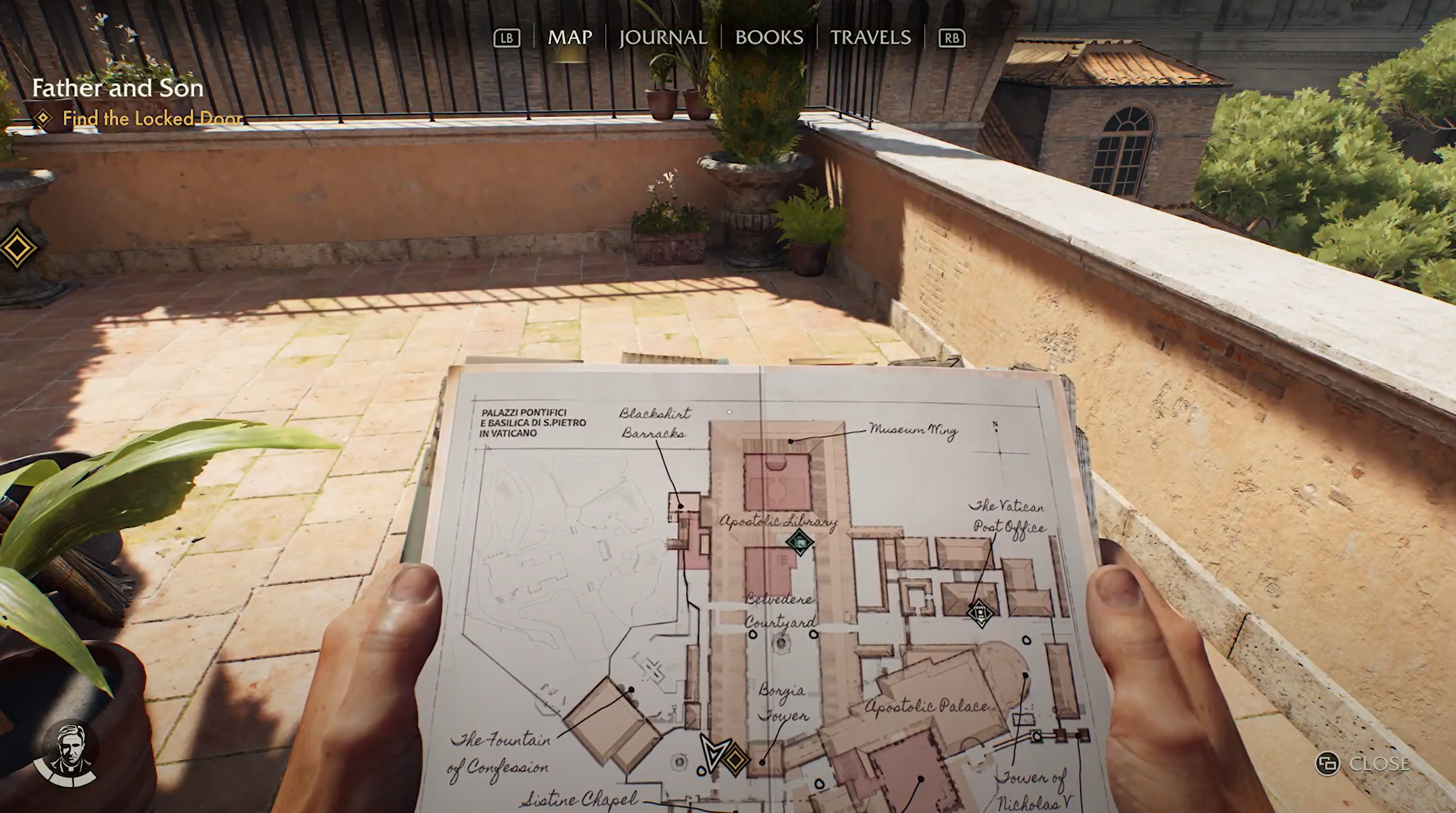Image resolution: width=1456 pixels, height=813 pixels.
Task: Click the teal diamond marker near Apostolic Library
Action: tap(799, 542)
